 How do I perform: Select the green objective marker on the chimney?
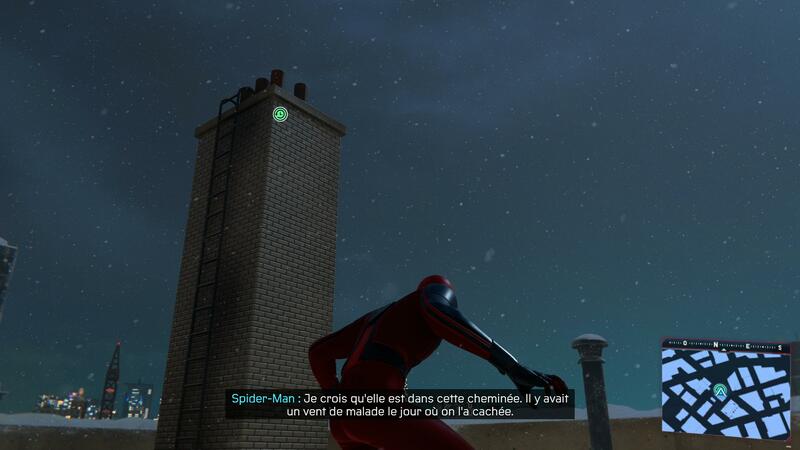pyautogui.click(x=281, y=115)
